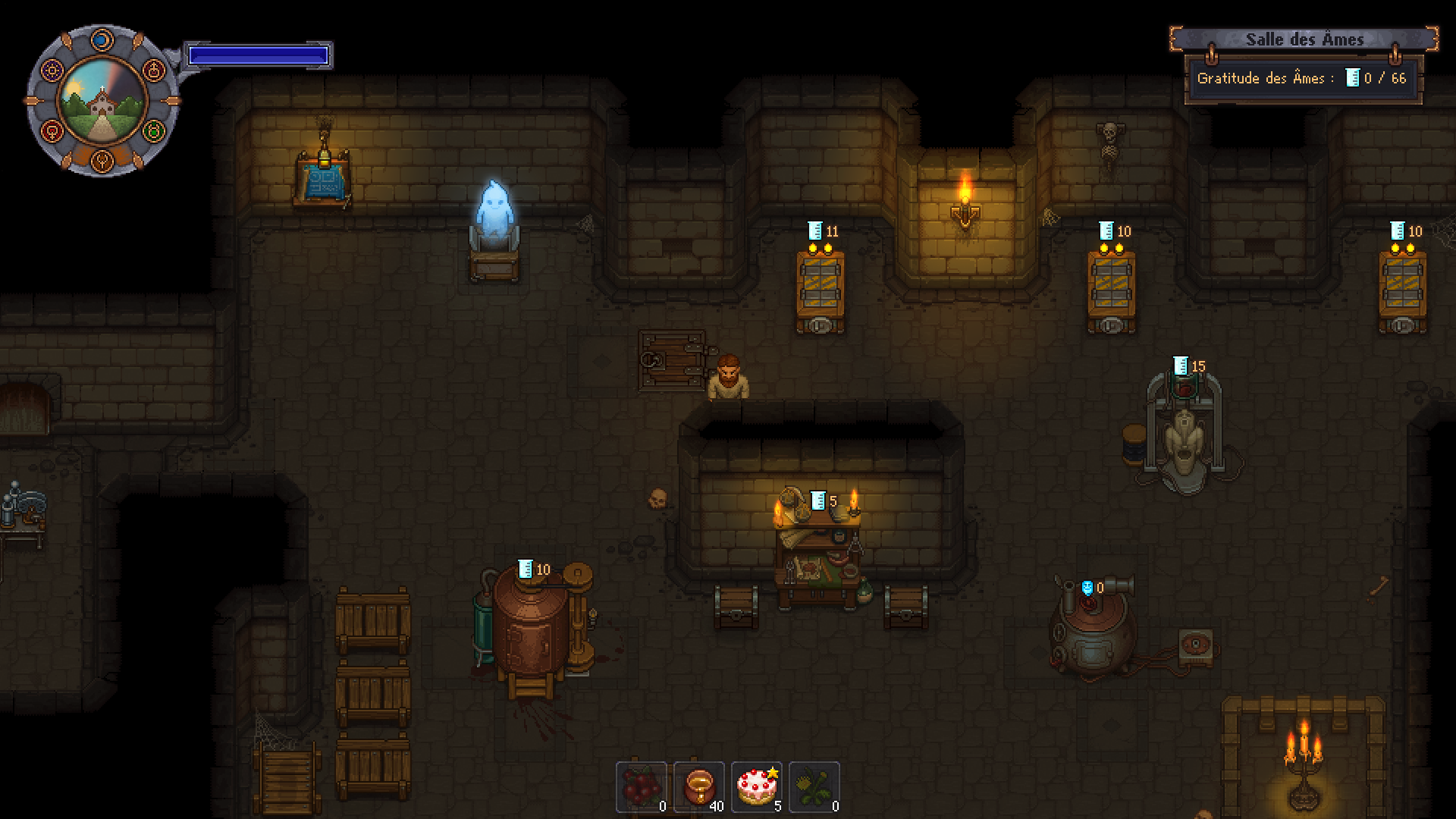
Task: Click the red emblem below-left on the minimap
Action: pos(52,130)
